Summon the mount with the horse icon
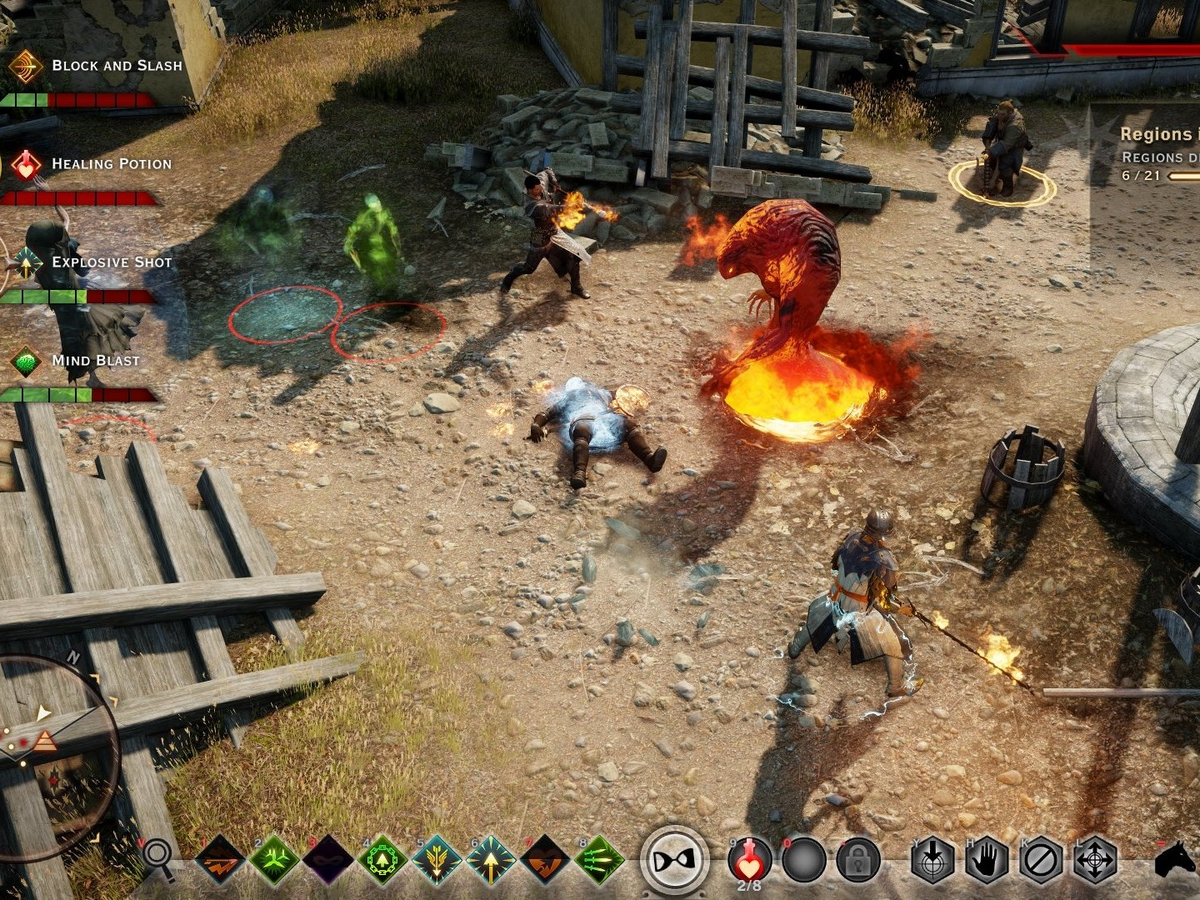 [1176, 860]
